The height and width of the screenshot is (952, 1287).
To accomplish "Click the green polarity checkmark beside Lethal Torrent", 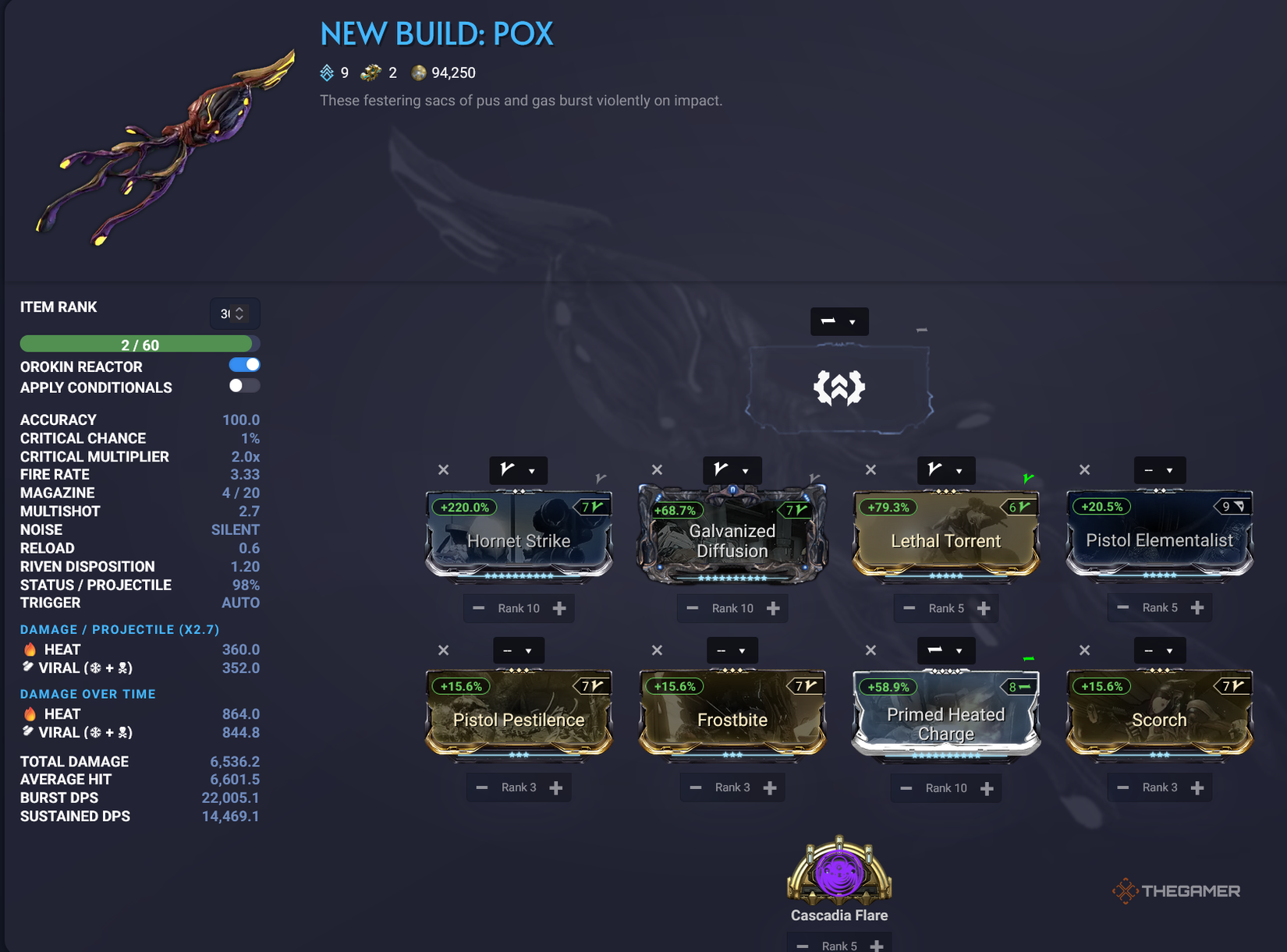I will (x=1028, y=477).
